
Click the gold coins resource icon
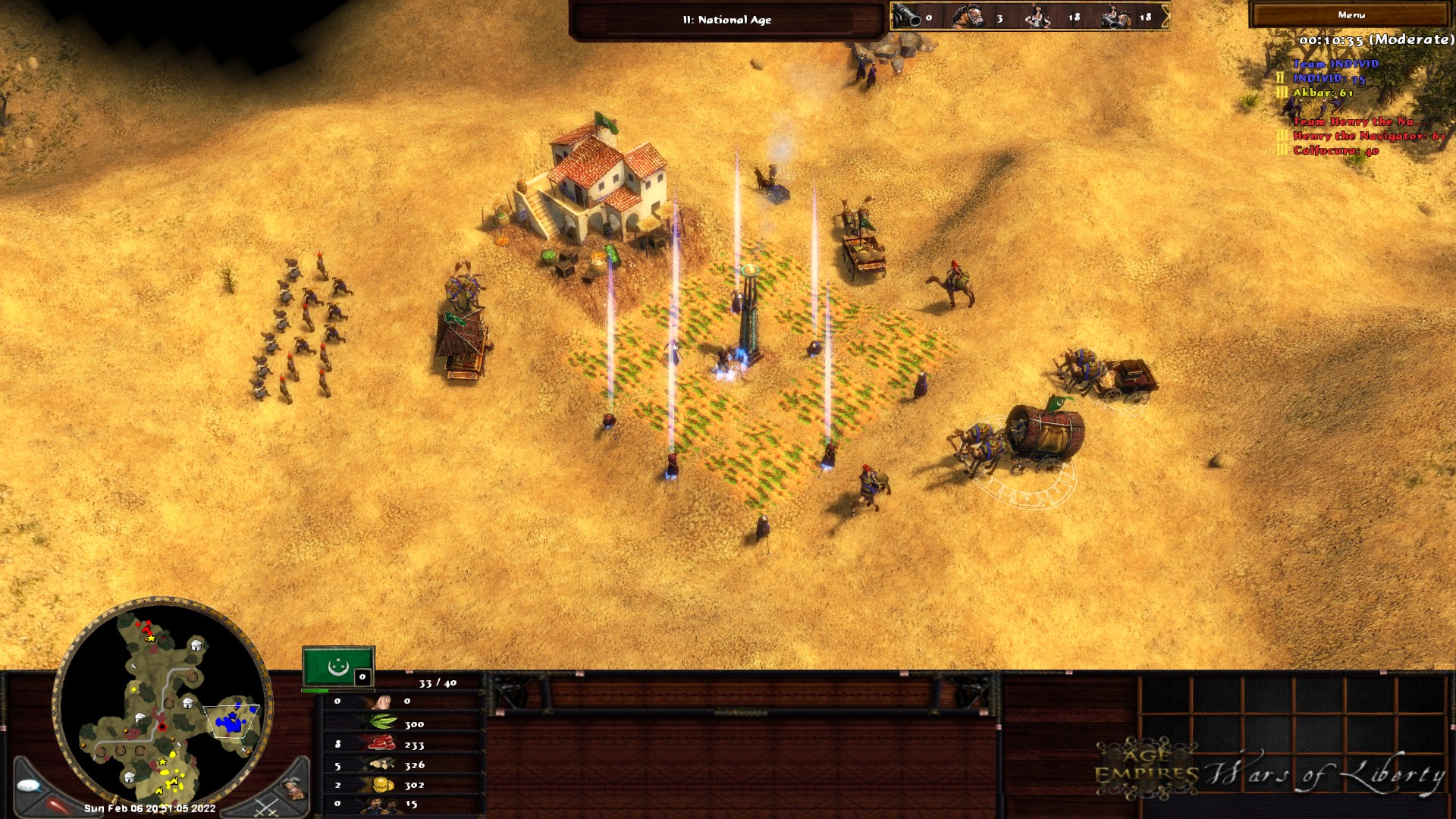click(x=382, y=785)
